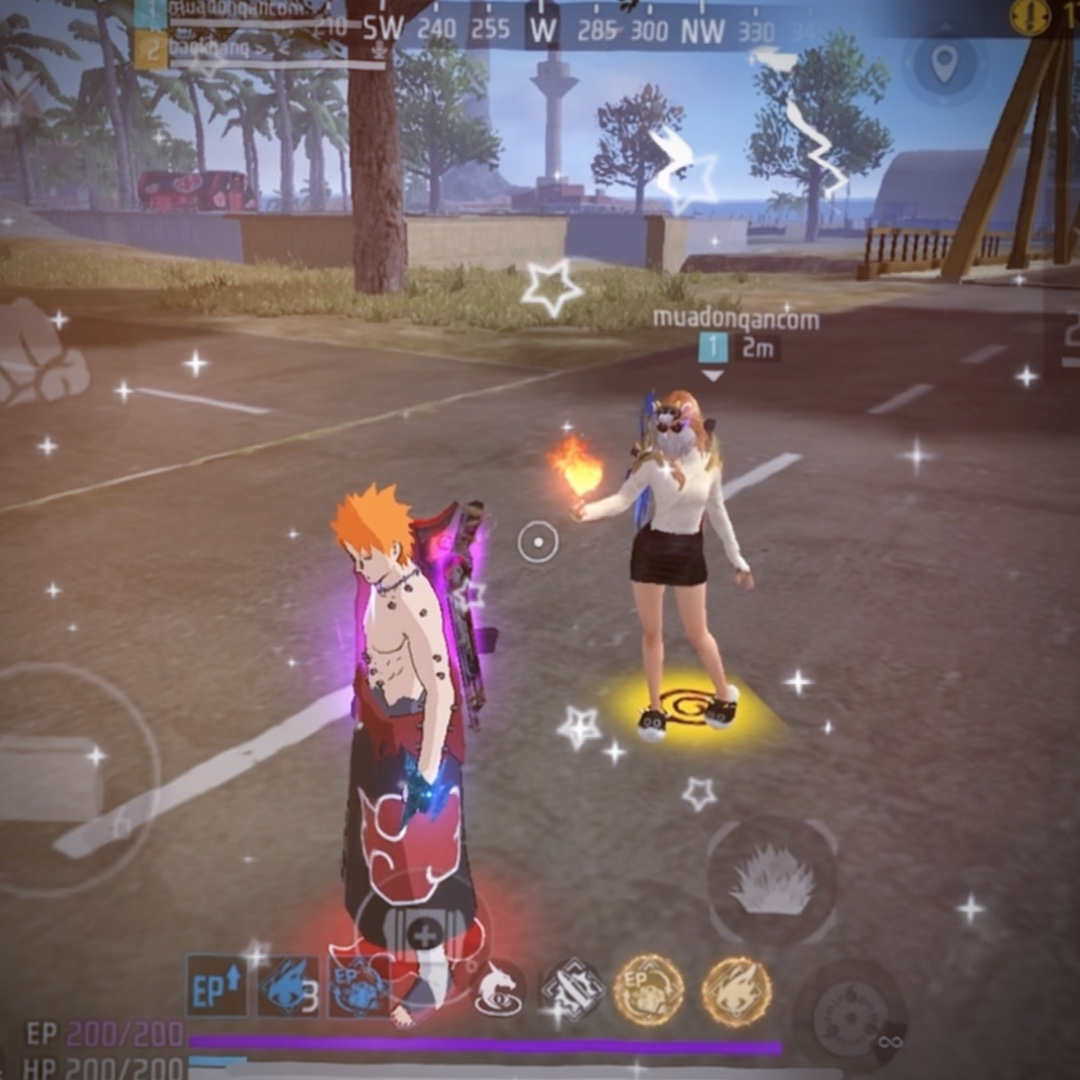
Task: Use the blue wolf skill slot
Action: tap(287, 987)
